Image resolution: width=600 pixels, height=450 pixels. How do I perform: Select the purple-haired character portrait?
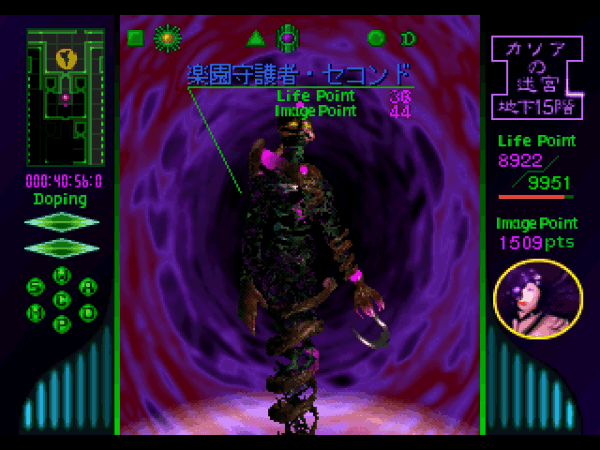(x=538, y=299)
